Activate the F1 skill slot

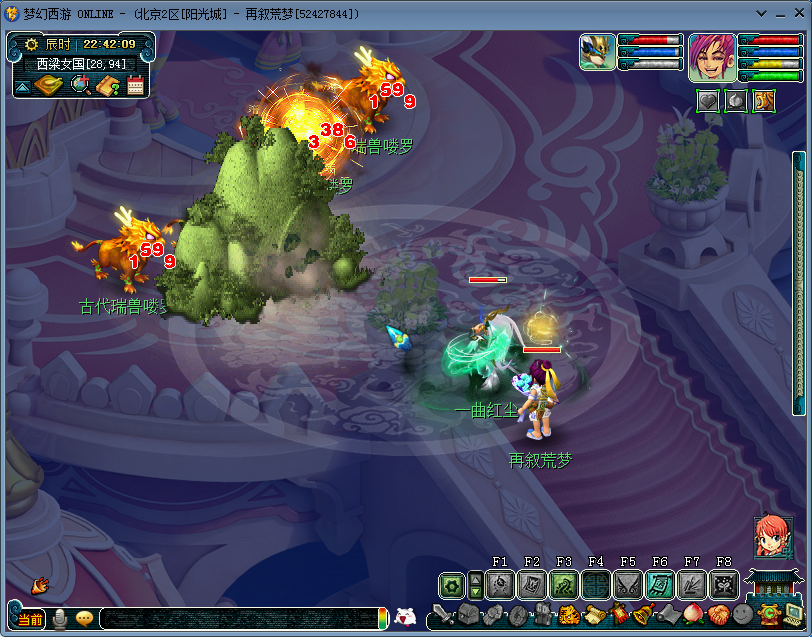click(500, 585)
